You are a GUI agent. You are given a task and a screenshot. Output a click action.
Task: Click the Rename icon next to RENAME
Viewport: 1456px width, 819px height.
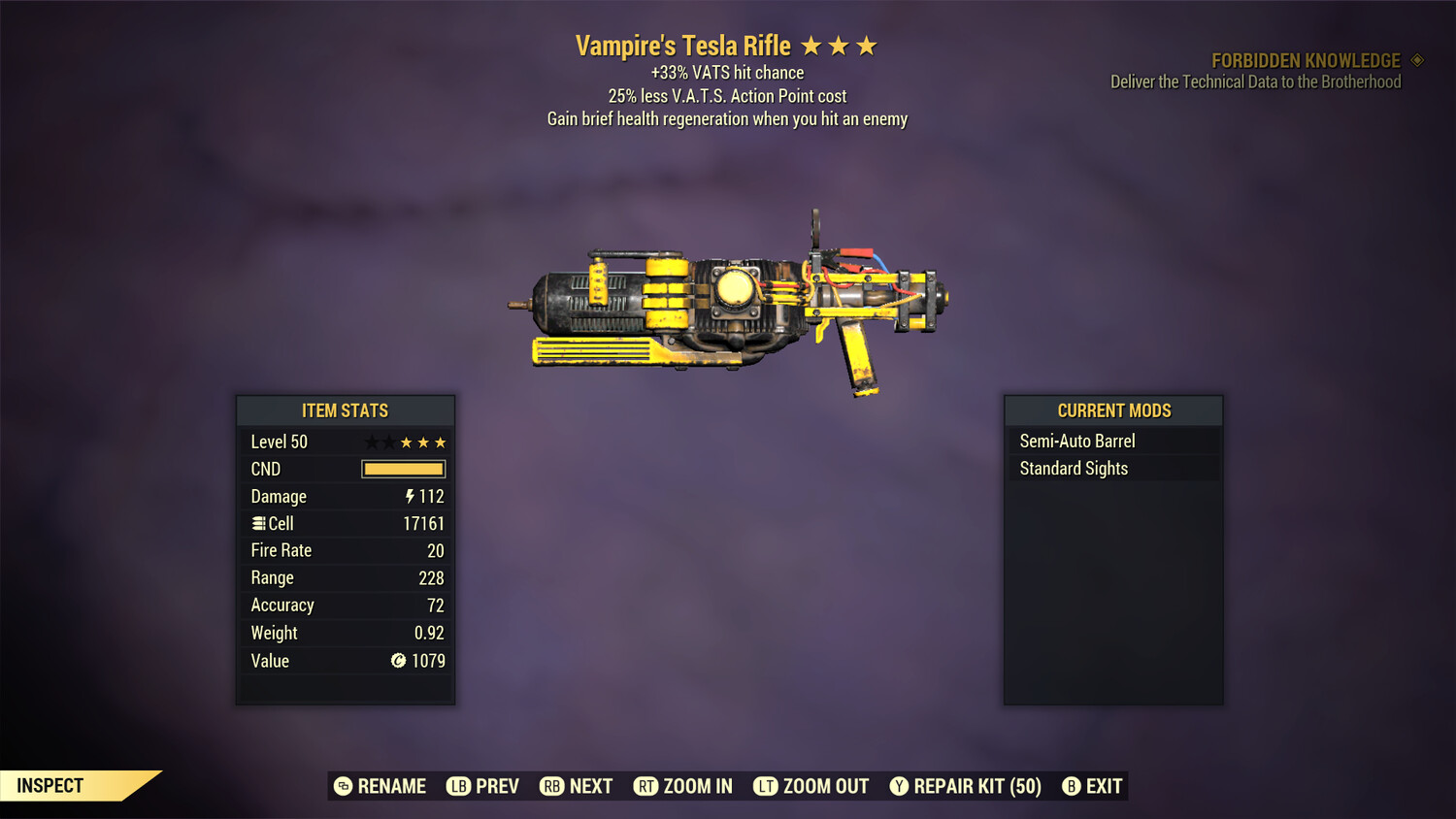(342, 786)
